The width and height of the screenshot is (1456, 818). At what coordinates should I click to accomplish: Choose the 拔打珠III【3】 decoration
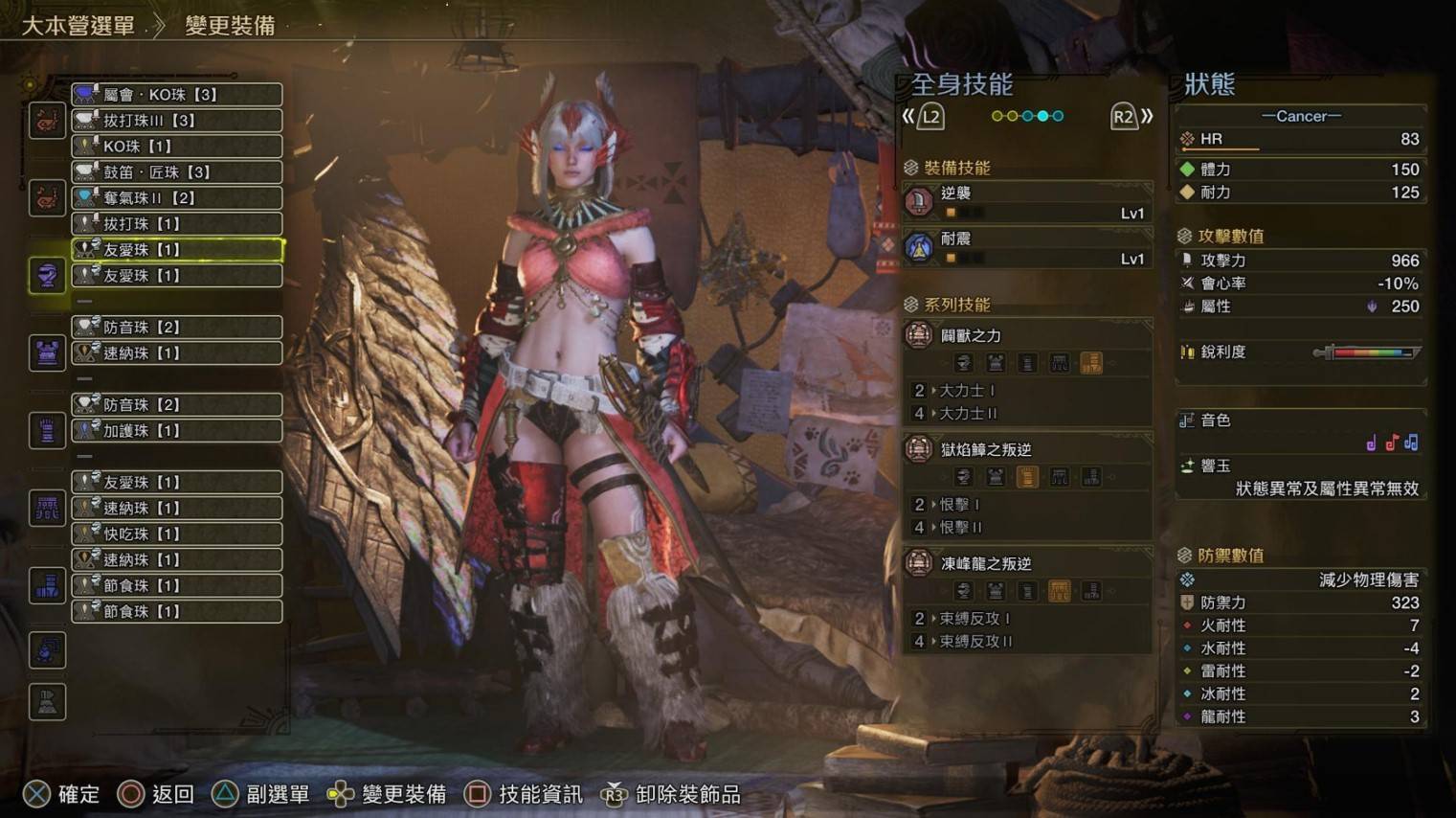(x=177, y=121)
